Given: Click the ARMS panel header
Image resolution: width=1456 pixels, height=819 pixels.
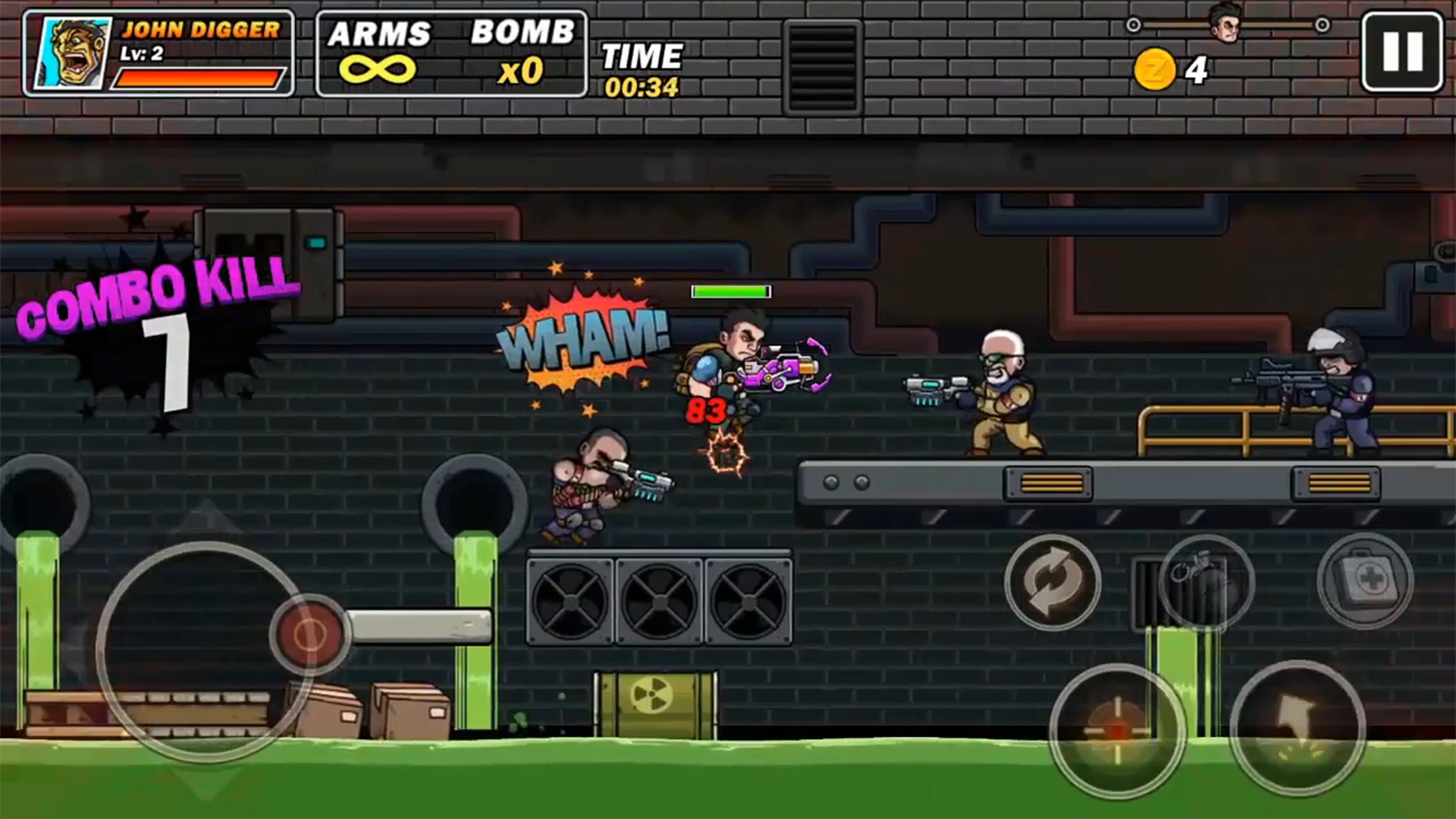Looking at the screenshot, I should click(x=379, y=35).
